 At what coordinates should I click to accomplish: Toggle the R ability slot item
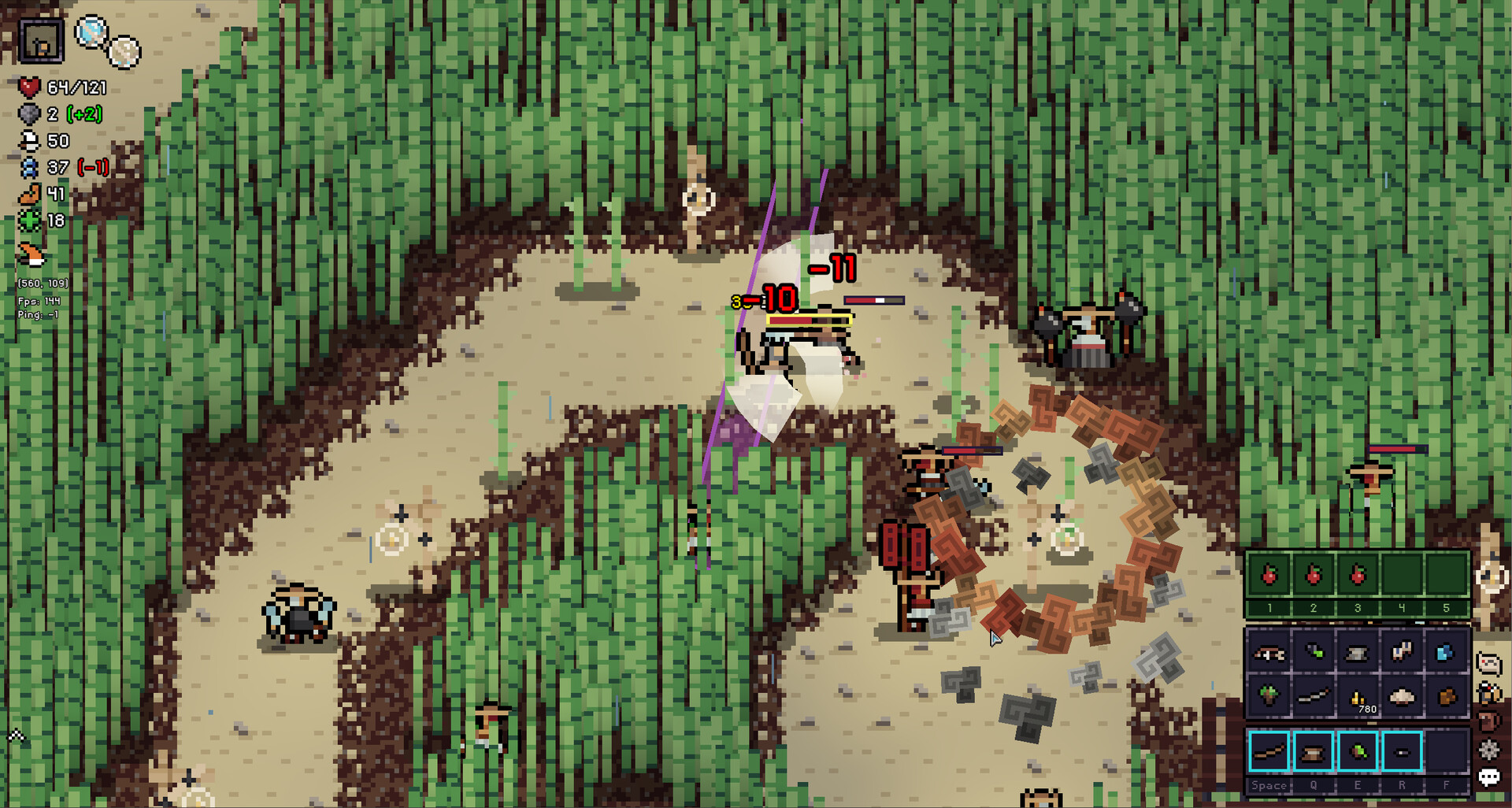pyautogui.click(x=1401, y=751)
